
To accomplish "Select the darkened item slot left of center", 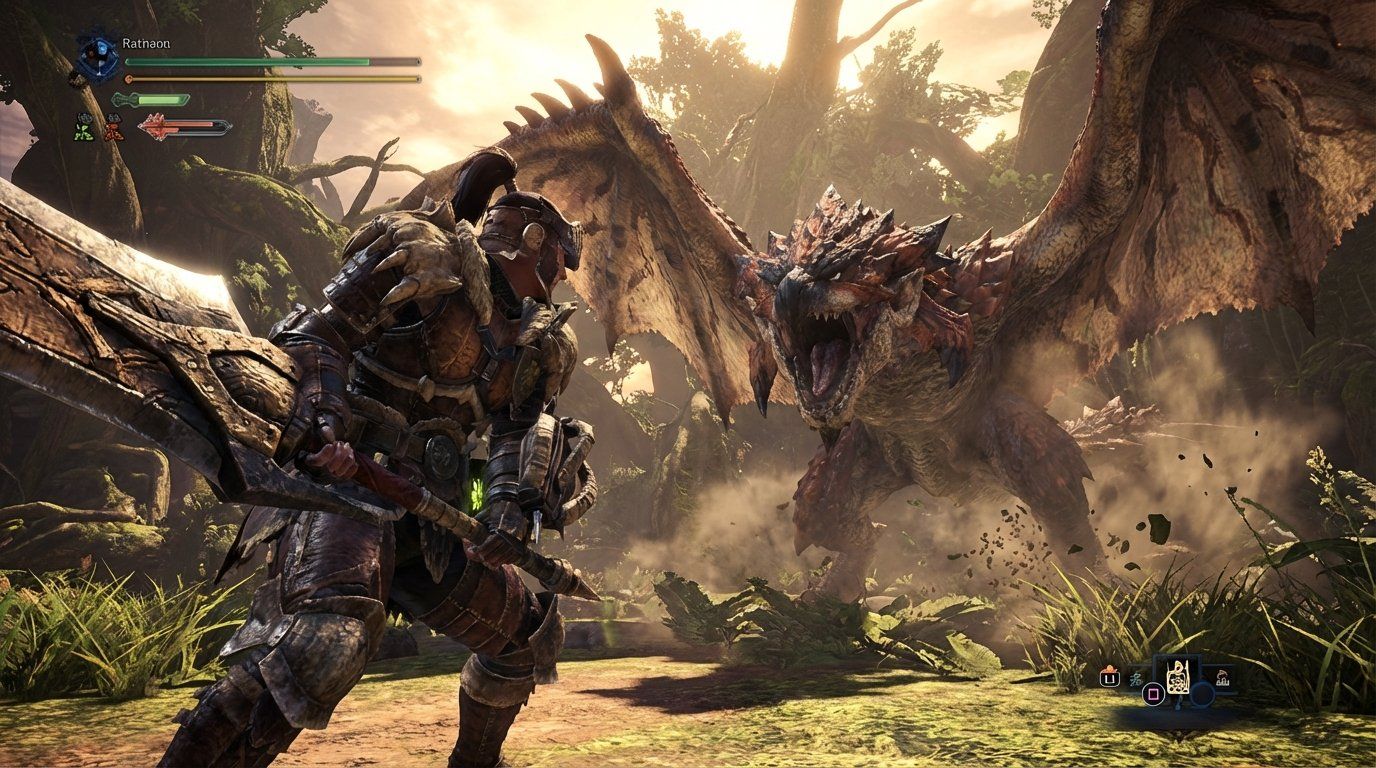I will pos(1136,679).
